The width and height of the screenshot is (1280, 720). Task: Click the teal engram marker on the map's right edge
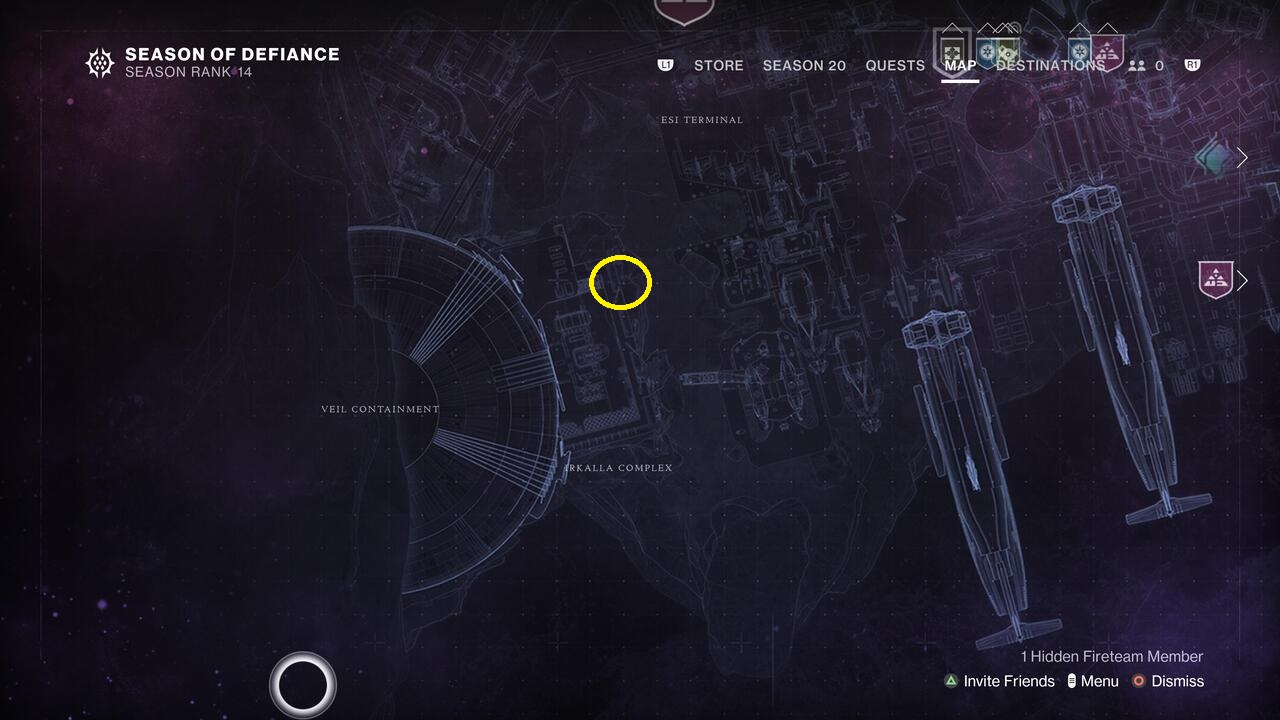click(x=1213, y=156)
